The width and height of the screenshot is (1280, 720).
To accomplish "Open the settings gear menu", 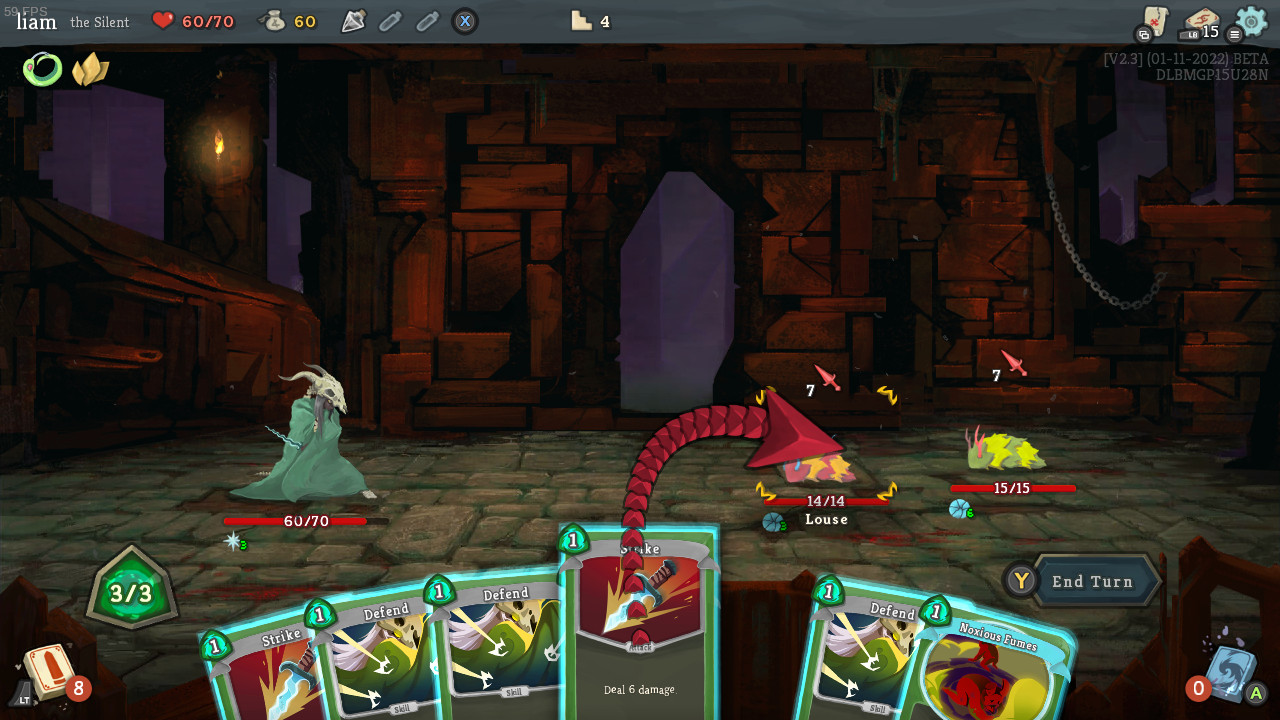I will [x=1251, y=21].
